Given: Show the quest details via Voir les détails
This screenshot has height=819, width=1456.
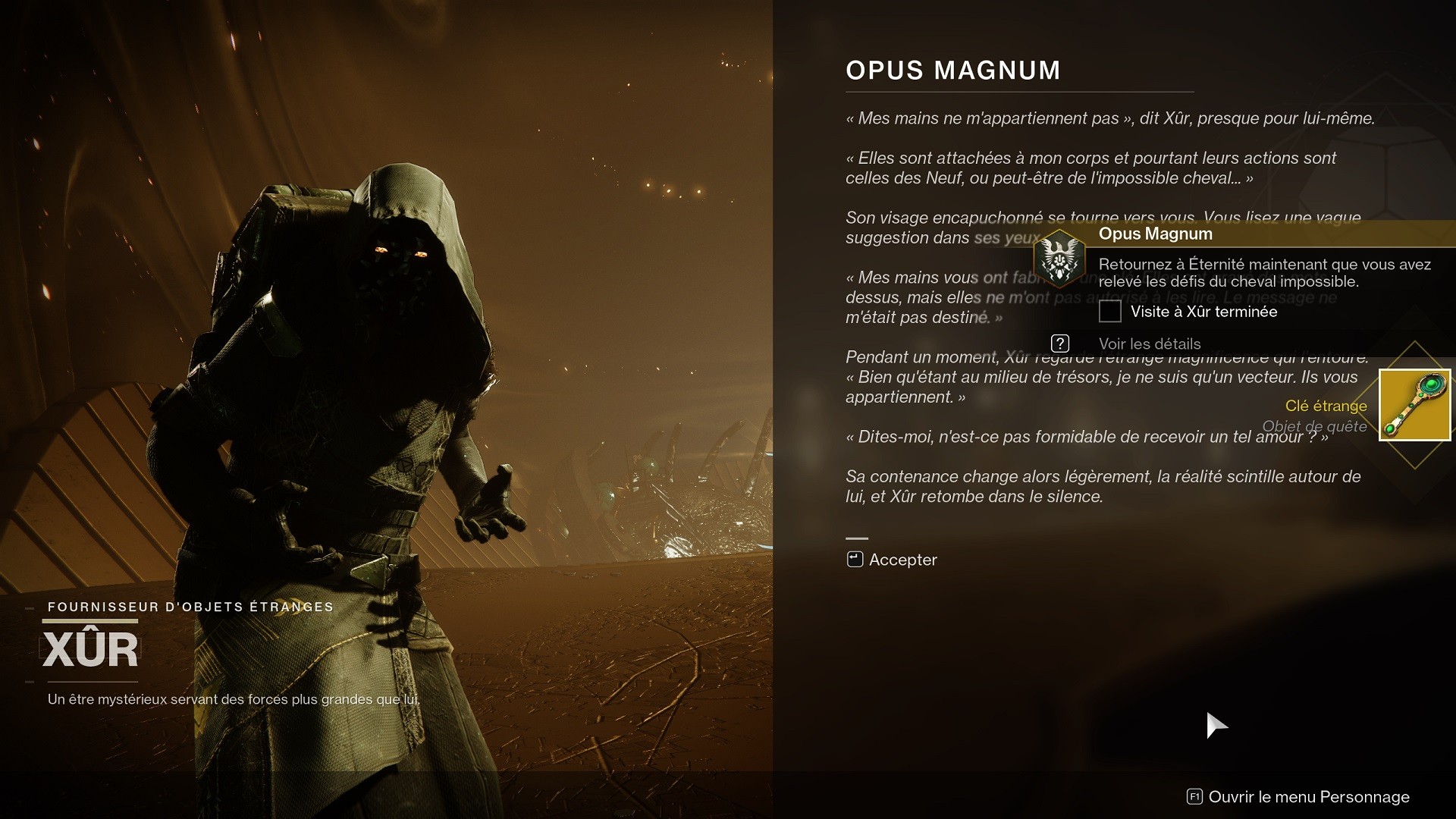Looking at the screenshot, I should pos(1148,344).
